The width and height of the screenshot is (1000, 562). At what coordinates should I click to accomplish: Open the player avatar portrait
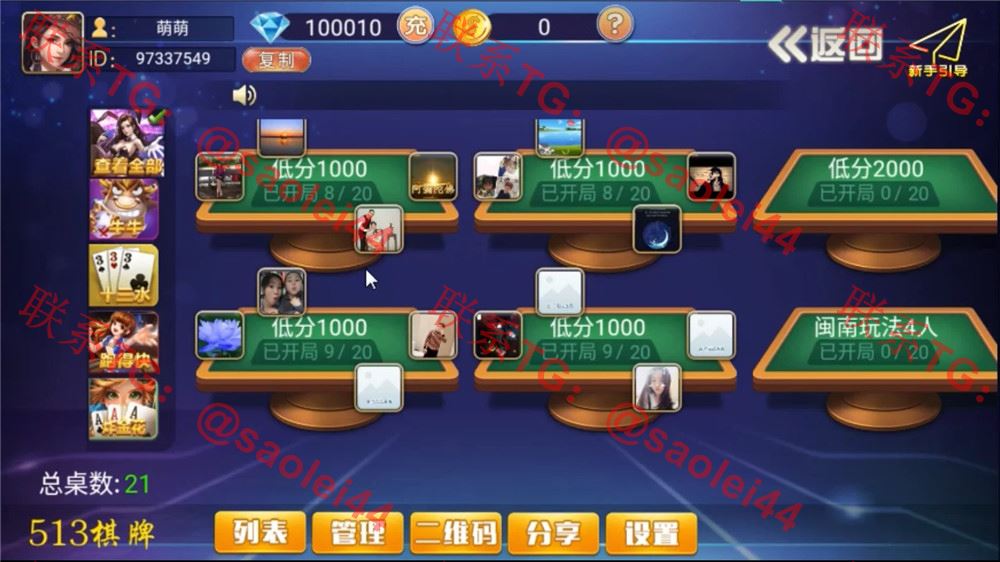(53, 43)
